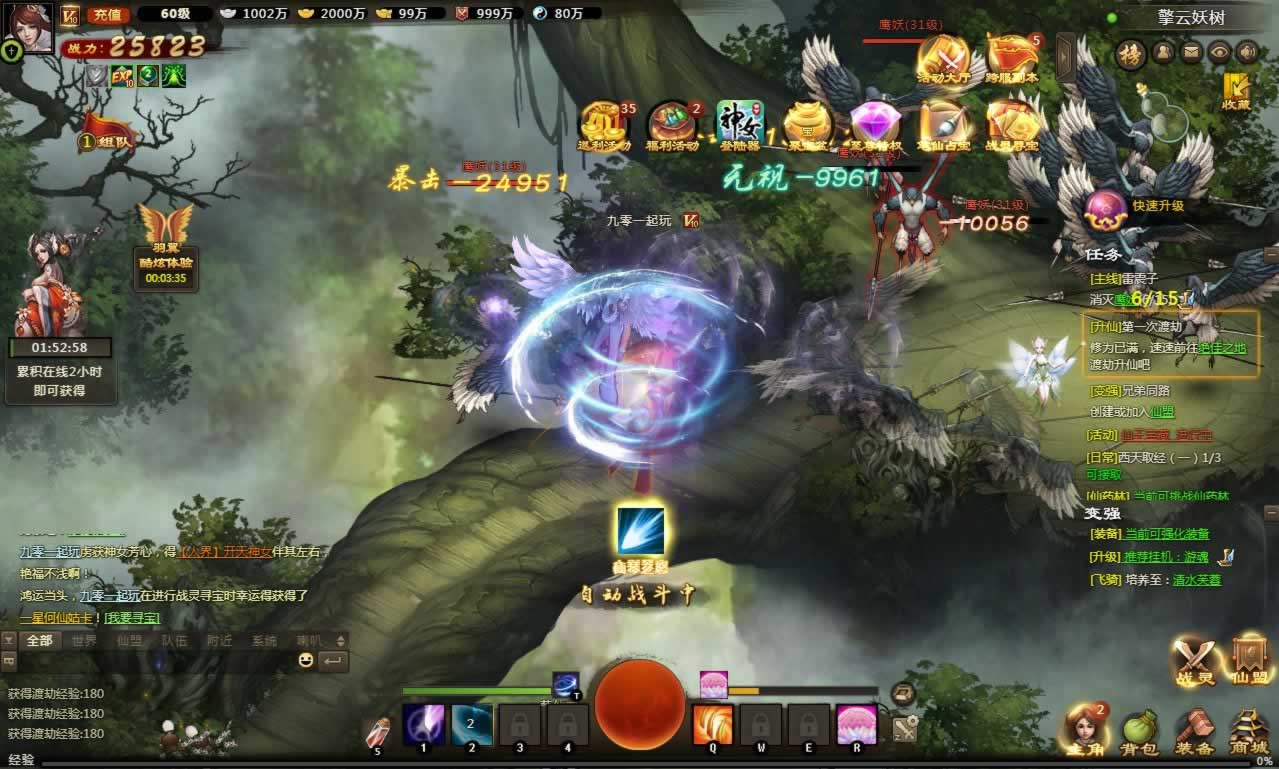The height and width of the screenshot is (769, 1279).
Task: Open the 活动大厅 activity hall
Action: pyautogui.click(x=943, y=59)
